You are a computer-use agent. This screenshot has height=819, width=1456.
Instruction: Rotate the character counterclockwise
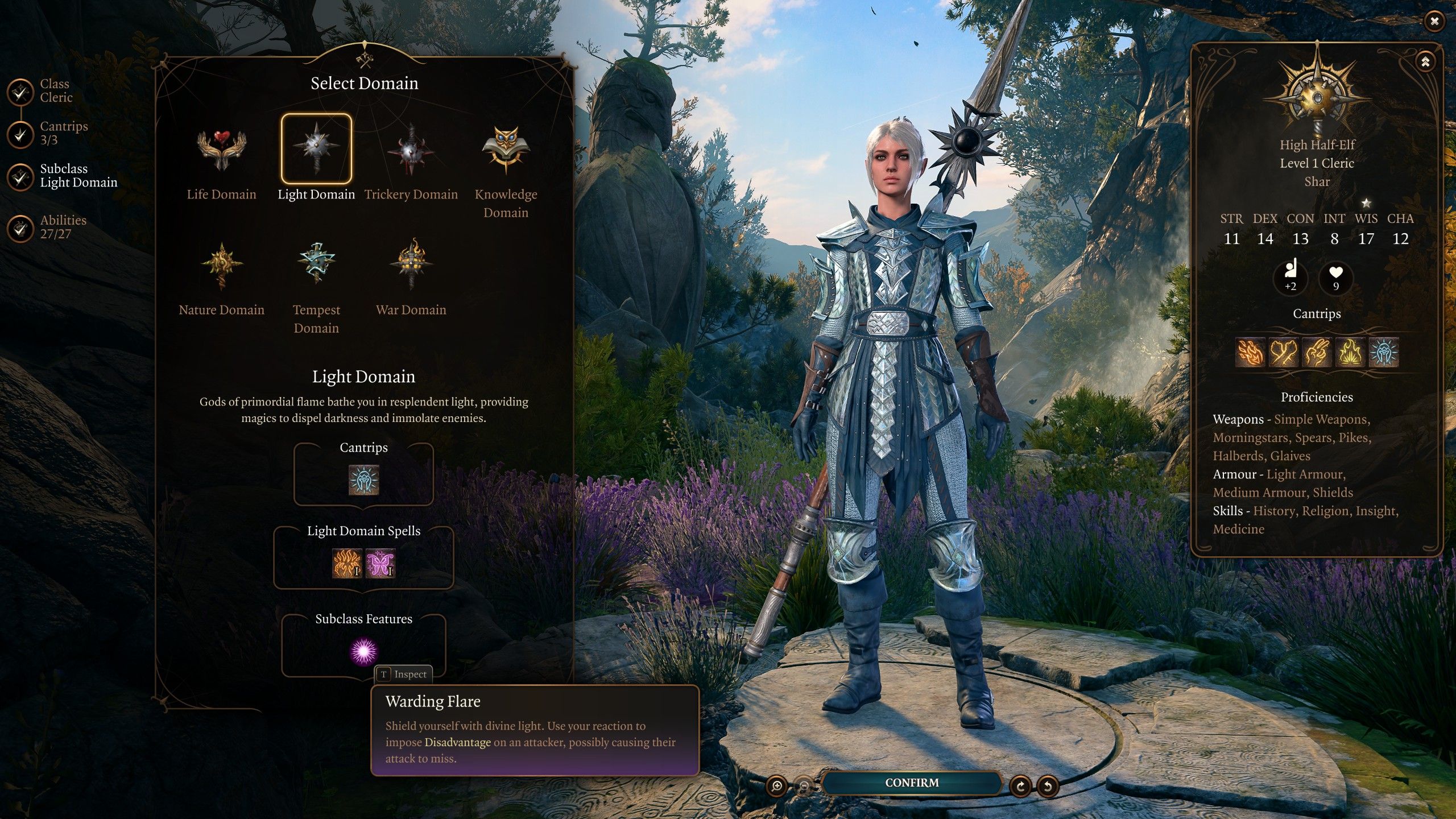pos(1048,786)
